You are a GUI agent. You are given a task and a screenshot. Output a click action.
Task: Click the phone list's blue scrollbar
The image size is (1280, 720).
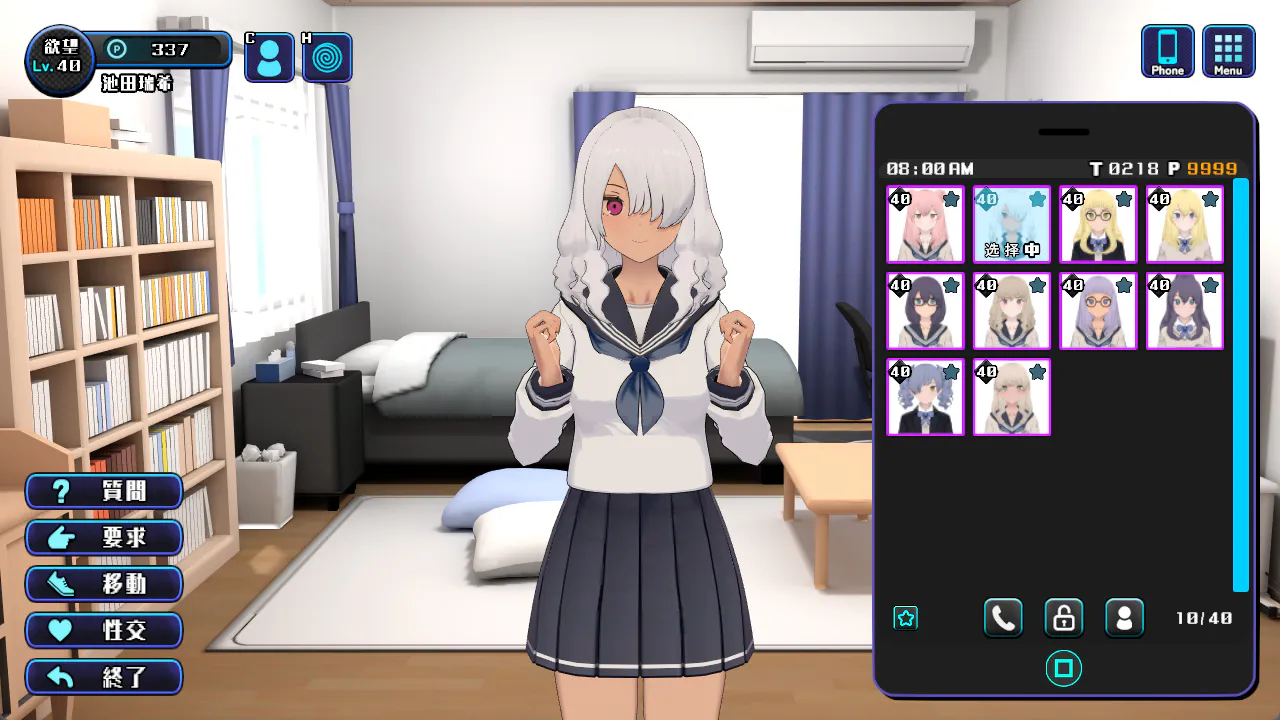(x=1241, y=385)
